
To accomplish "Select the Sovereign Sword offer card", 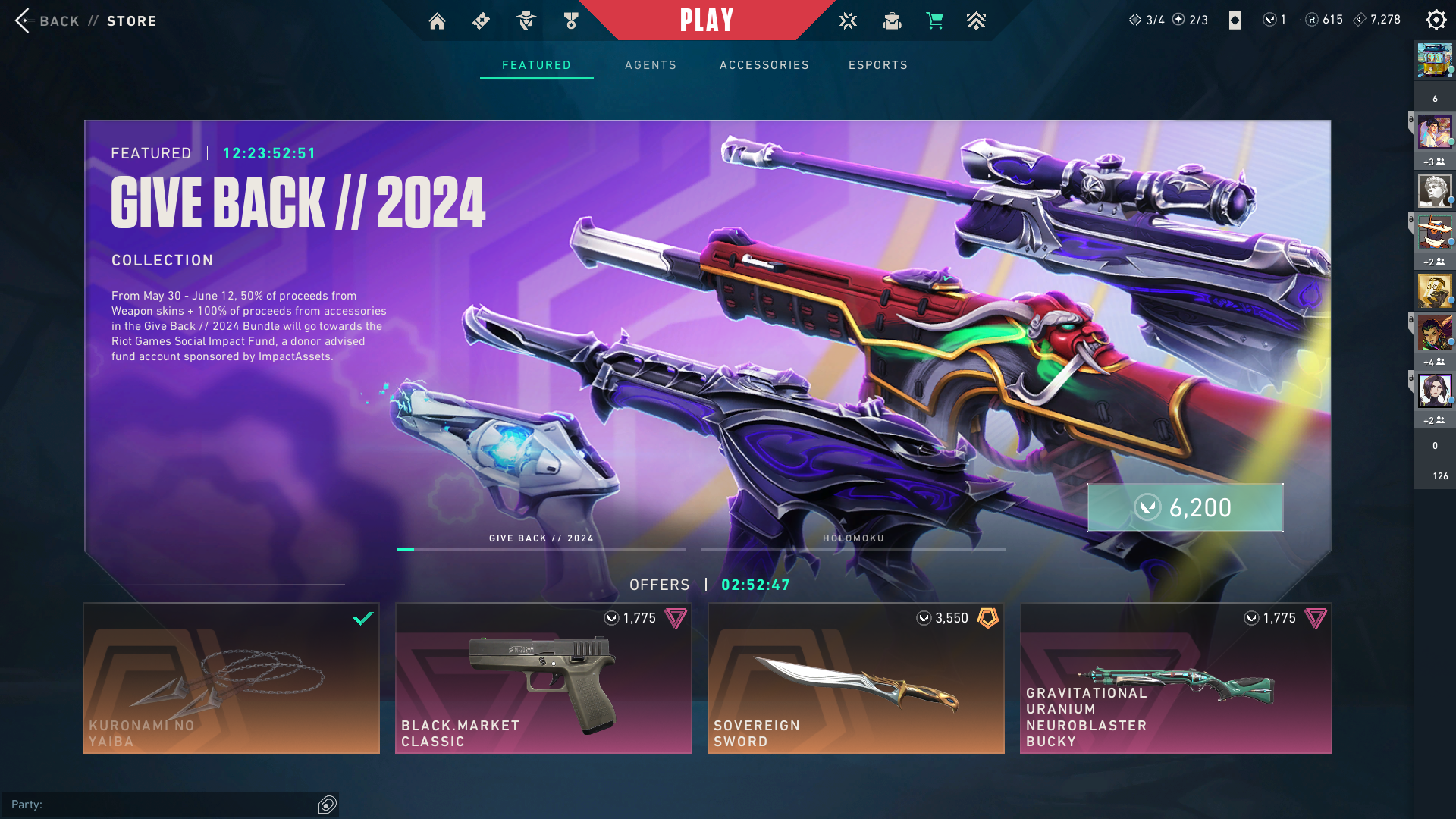I will 855,678.
